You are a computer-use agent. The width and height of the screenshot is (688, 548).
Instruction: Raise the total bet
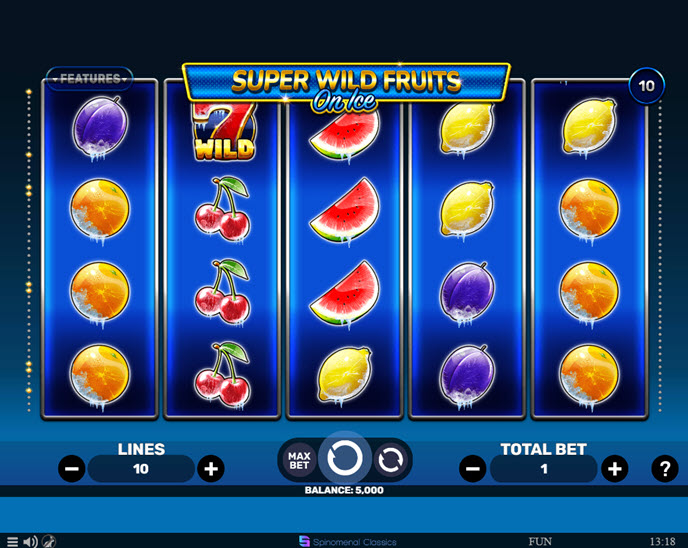pos(614,468)
